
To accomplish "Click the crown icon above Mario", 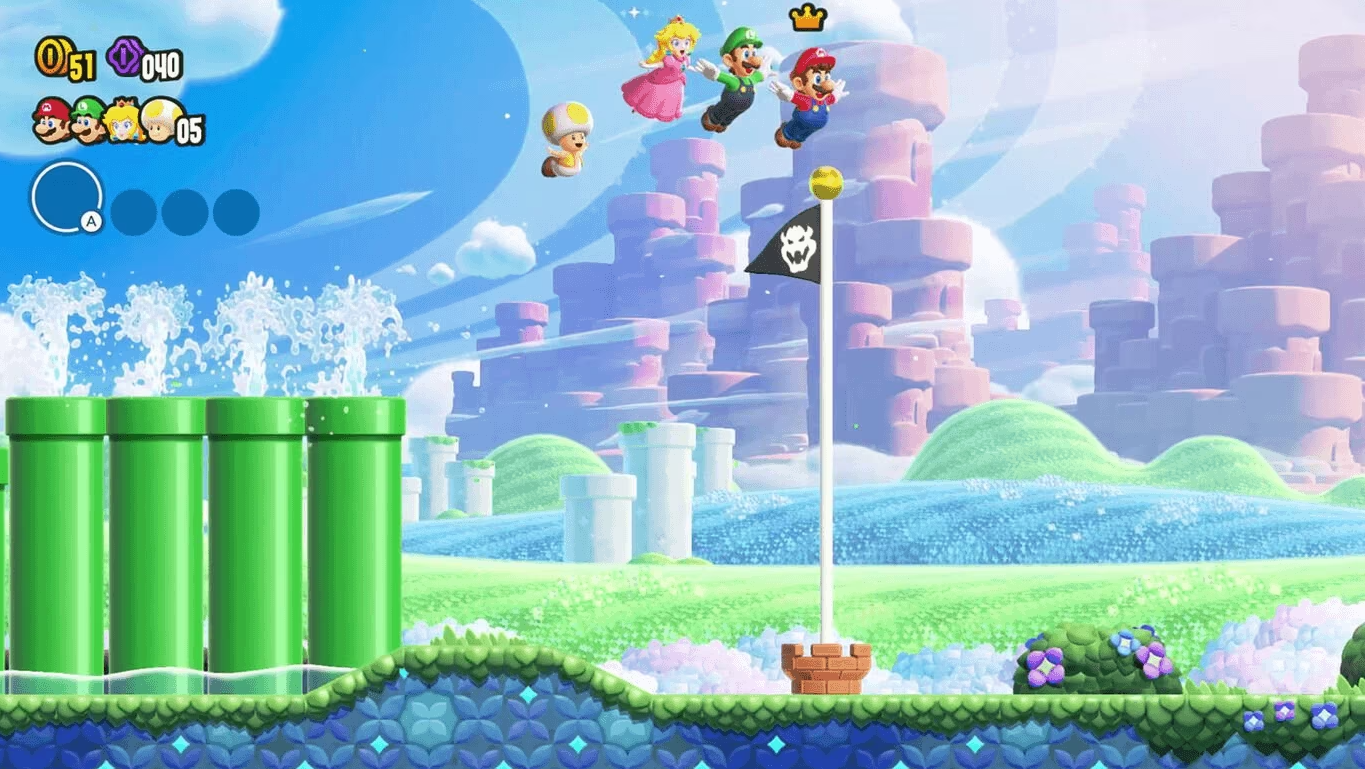I will point(809,20).
